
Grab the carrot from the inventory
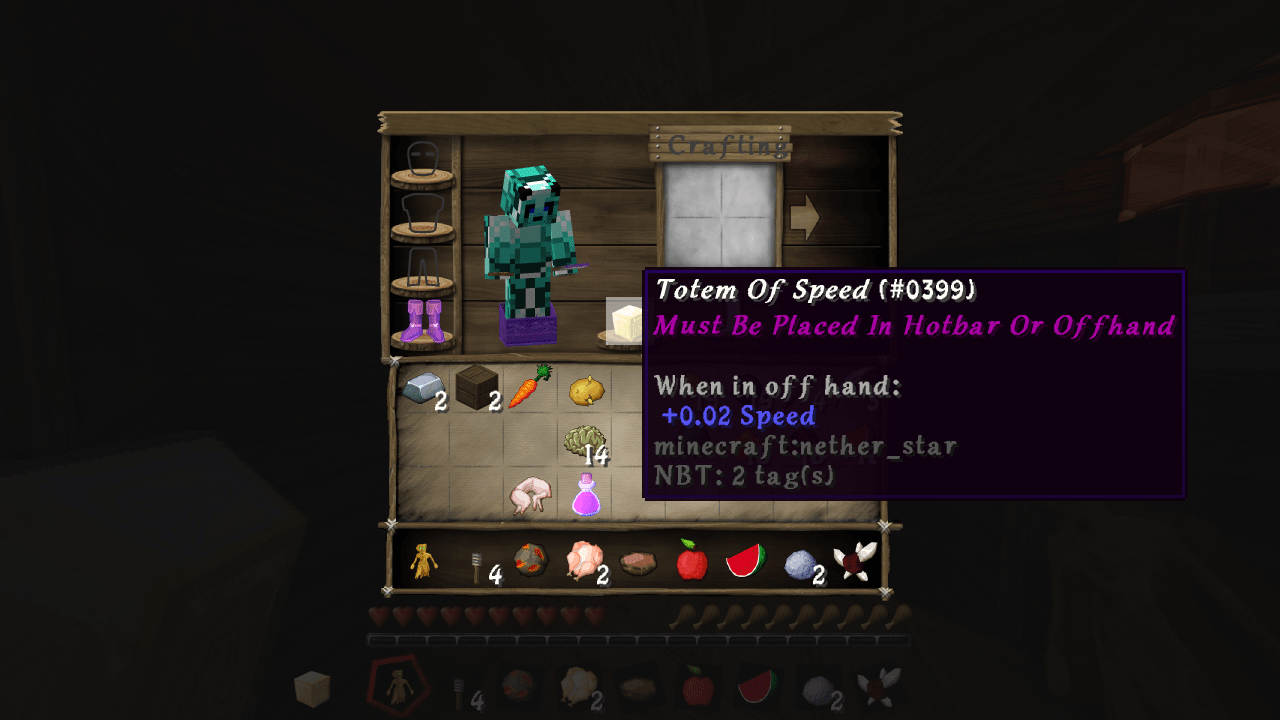[x=530, y=387]
